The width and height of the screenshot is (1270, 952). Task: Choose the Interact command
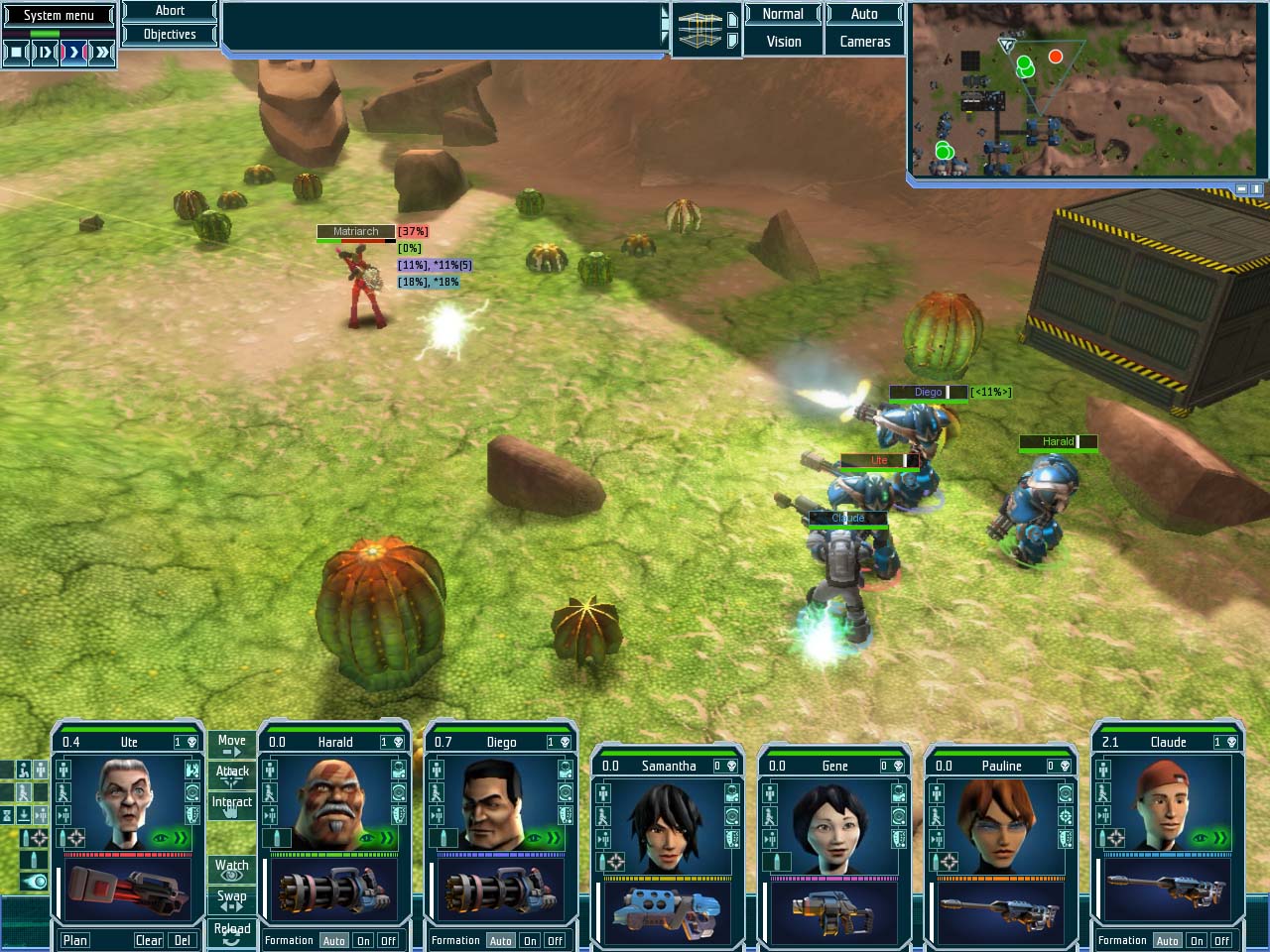click(x=231, y=804)
